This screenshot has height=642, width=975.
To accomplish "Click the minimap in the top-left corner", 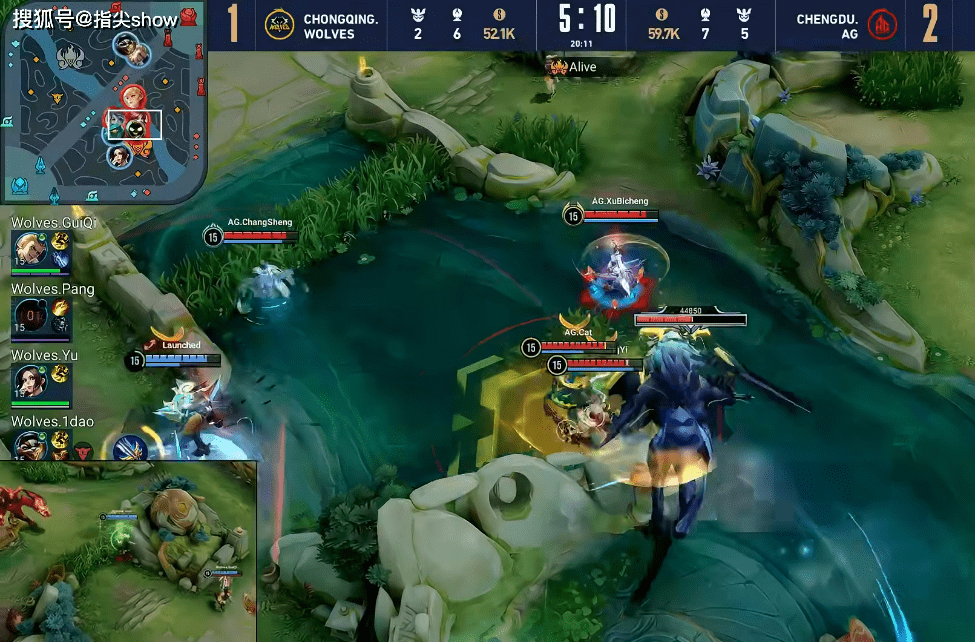I will pyautogui.click(x=103, y=108).
